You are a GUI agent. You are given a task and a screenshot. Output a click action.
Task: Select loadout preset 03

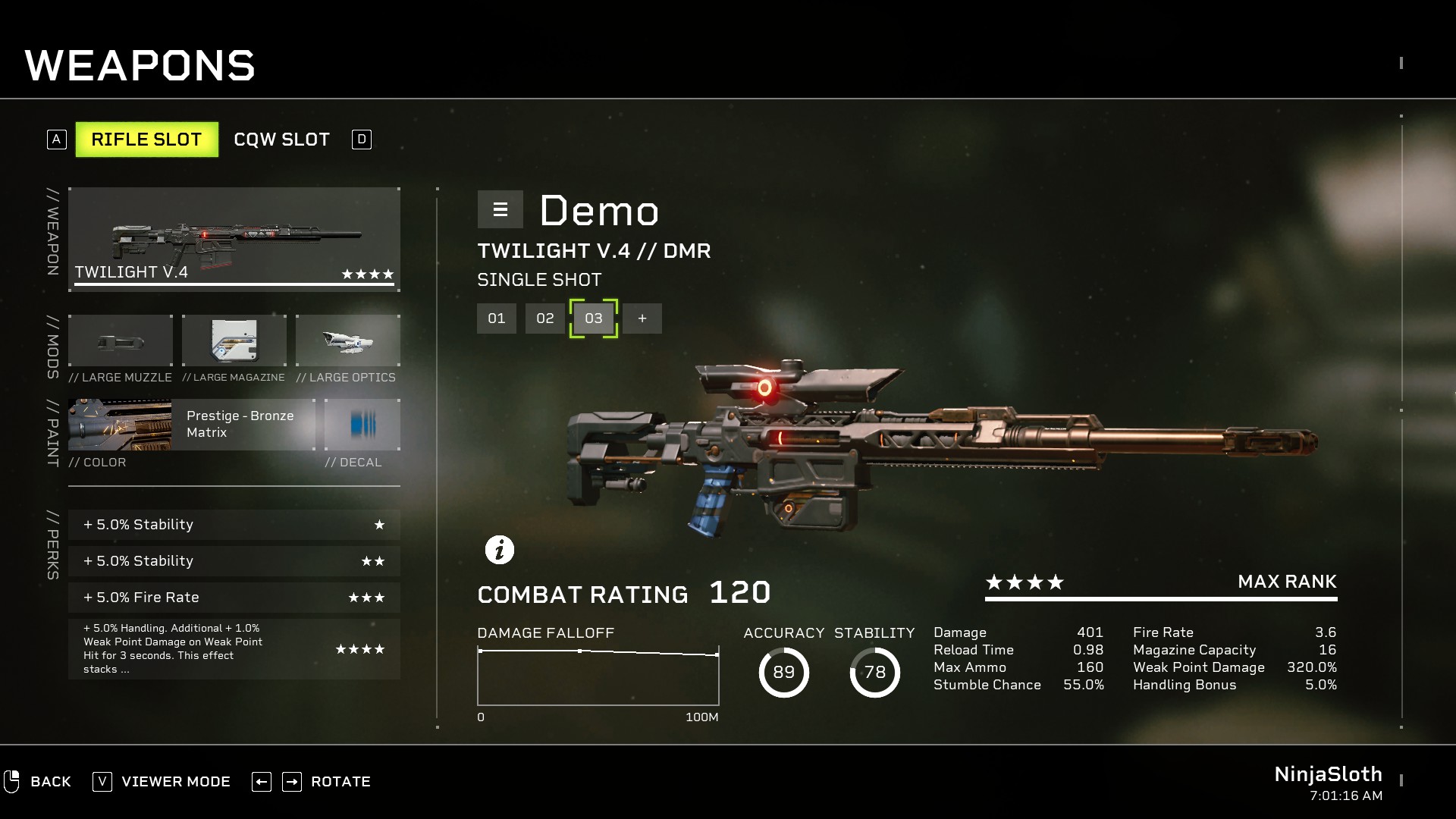(594, 318)
